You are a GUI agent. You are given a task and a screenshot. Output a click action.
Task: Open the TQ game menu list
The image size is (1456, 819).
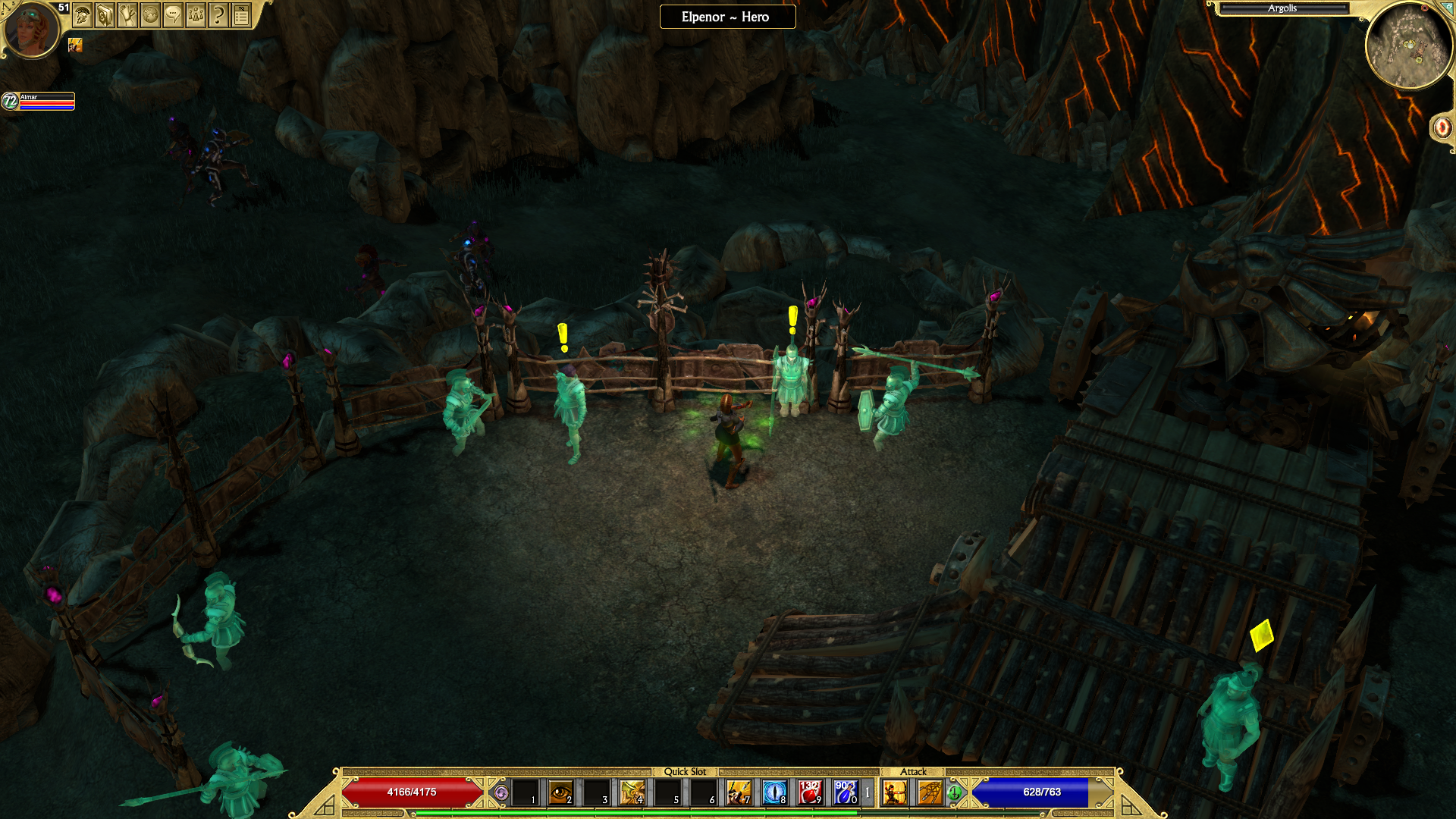pos(241,14)
